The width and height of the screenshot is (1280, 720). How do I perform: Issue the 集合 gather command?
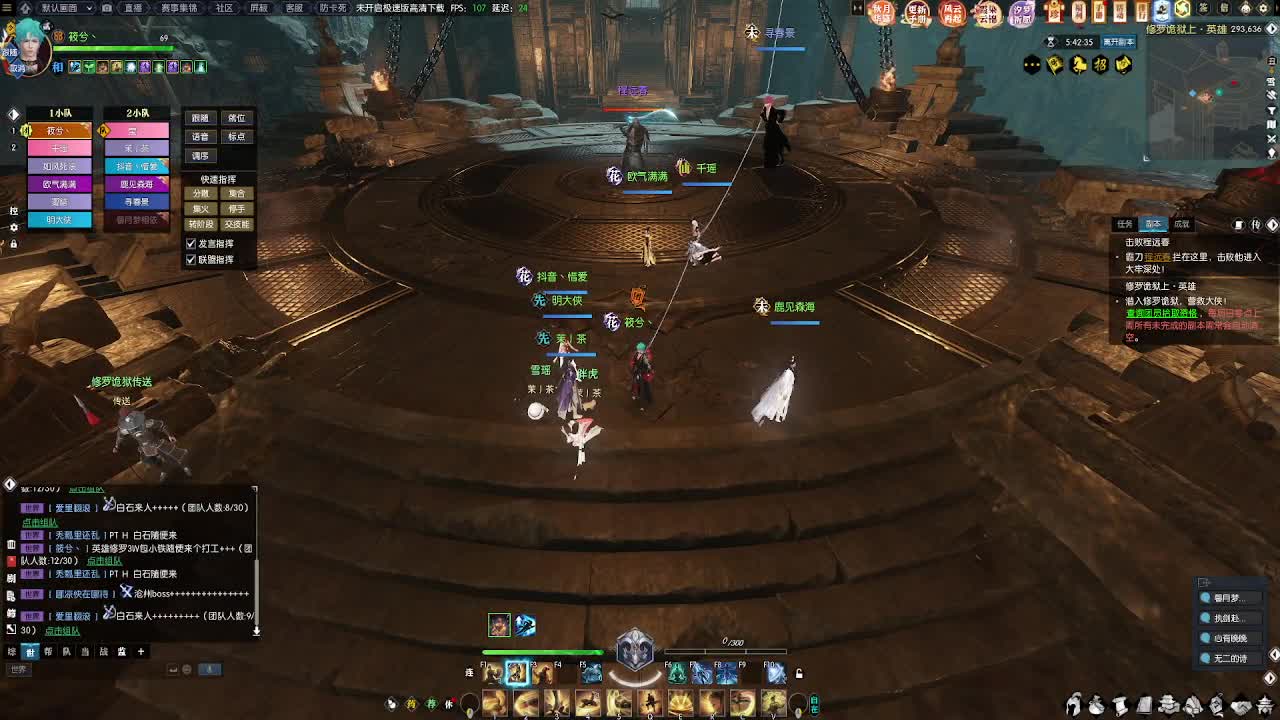pyautogui.click(x=236, y=193)
